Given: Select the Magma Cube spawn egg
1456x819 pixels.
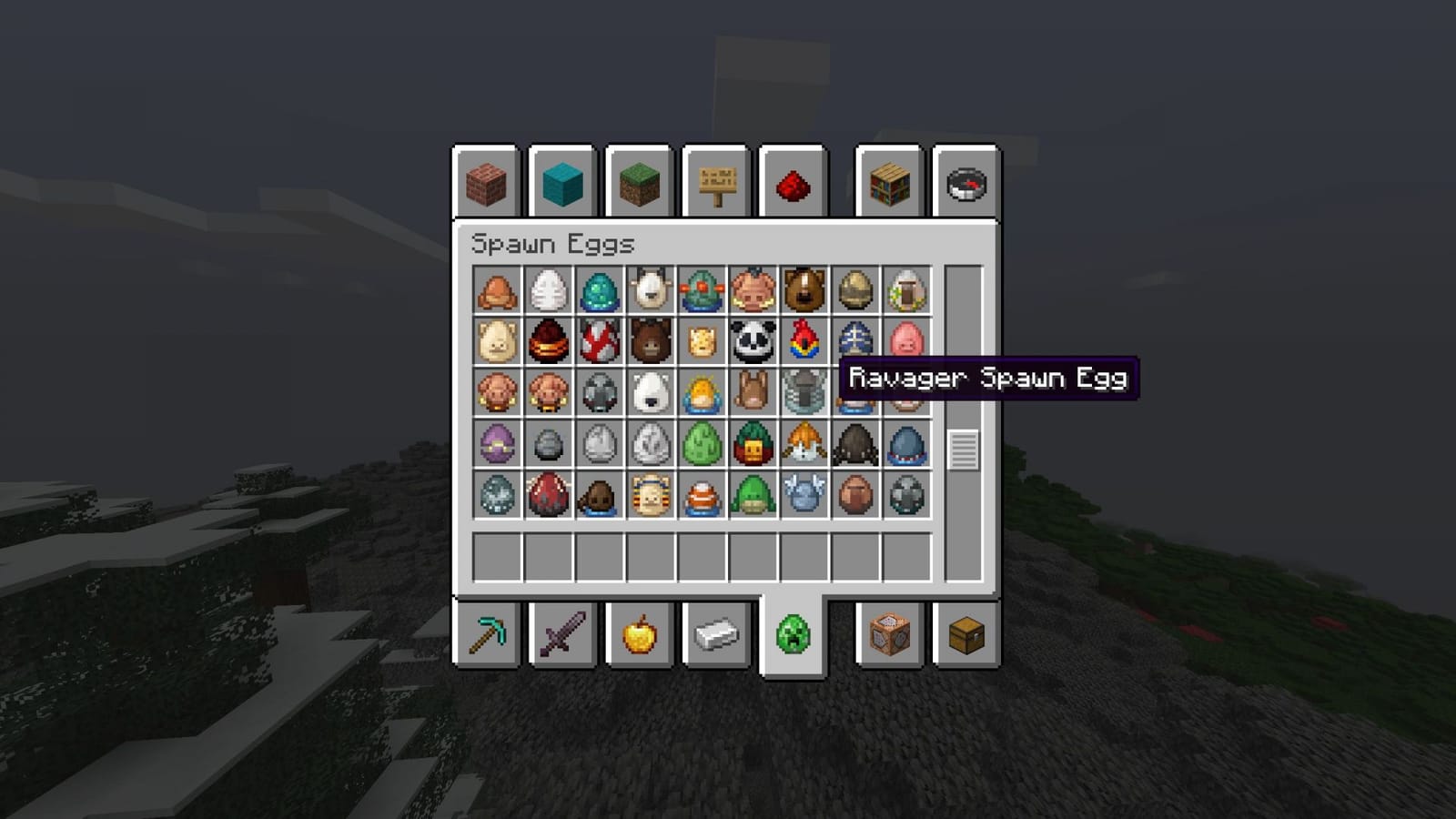Looking at the screenshot, I should click(x=546, y=342).
